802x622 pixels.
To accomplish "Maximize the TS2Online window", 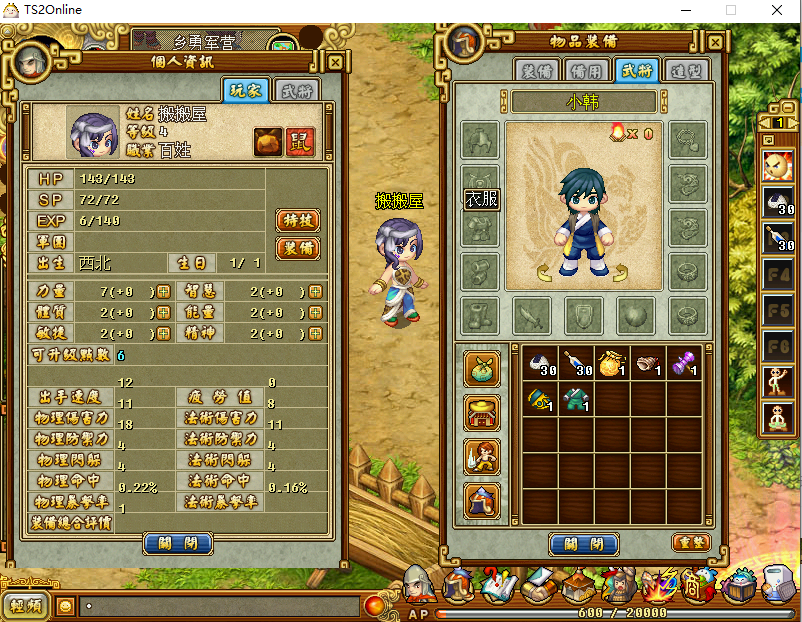I will pyautogui.click(x=731, y=10).
